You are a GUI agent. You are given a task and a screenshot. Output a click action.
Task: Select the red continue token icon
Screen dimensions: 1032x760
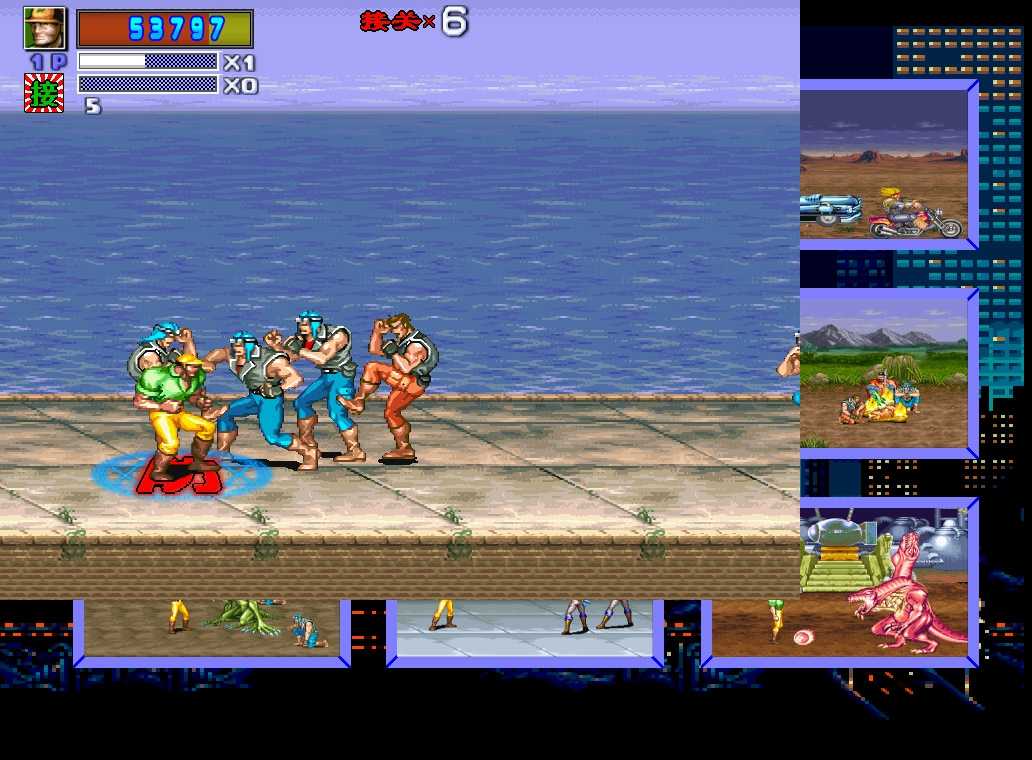point(44,92)
